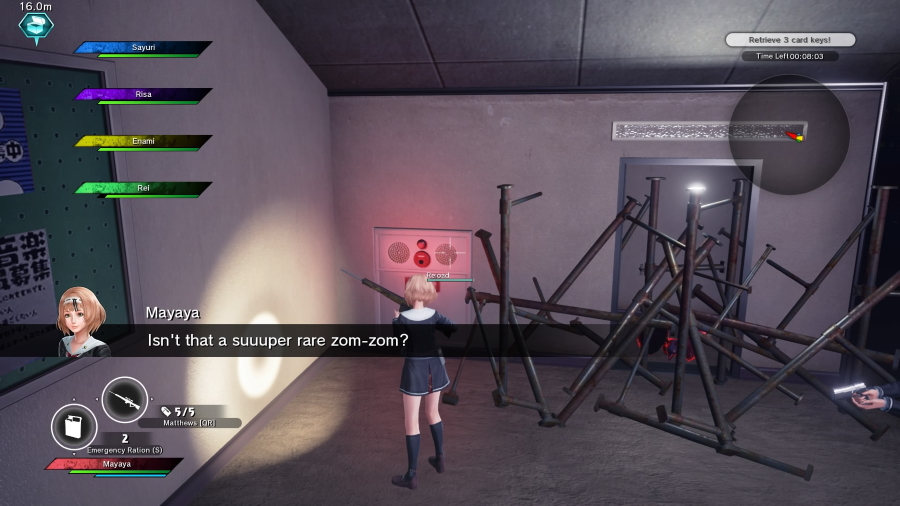Image resolution: width=900 pixels, height=506 pixels.
Task: Click the Mayaya player name plate
Action: click(116, 464)
